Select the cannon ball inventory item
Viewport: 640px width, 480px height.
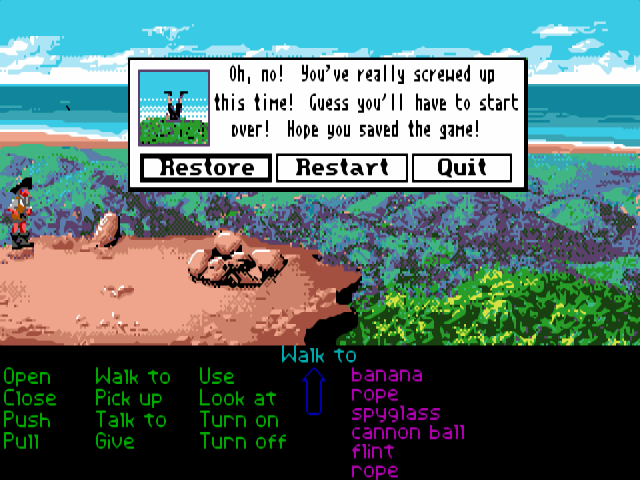point(408,433)
